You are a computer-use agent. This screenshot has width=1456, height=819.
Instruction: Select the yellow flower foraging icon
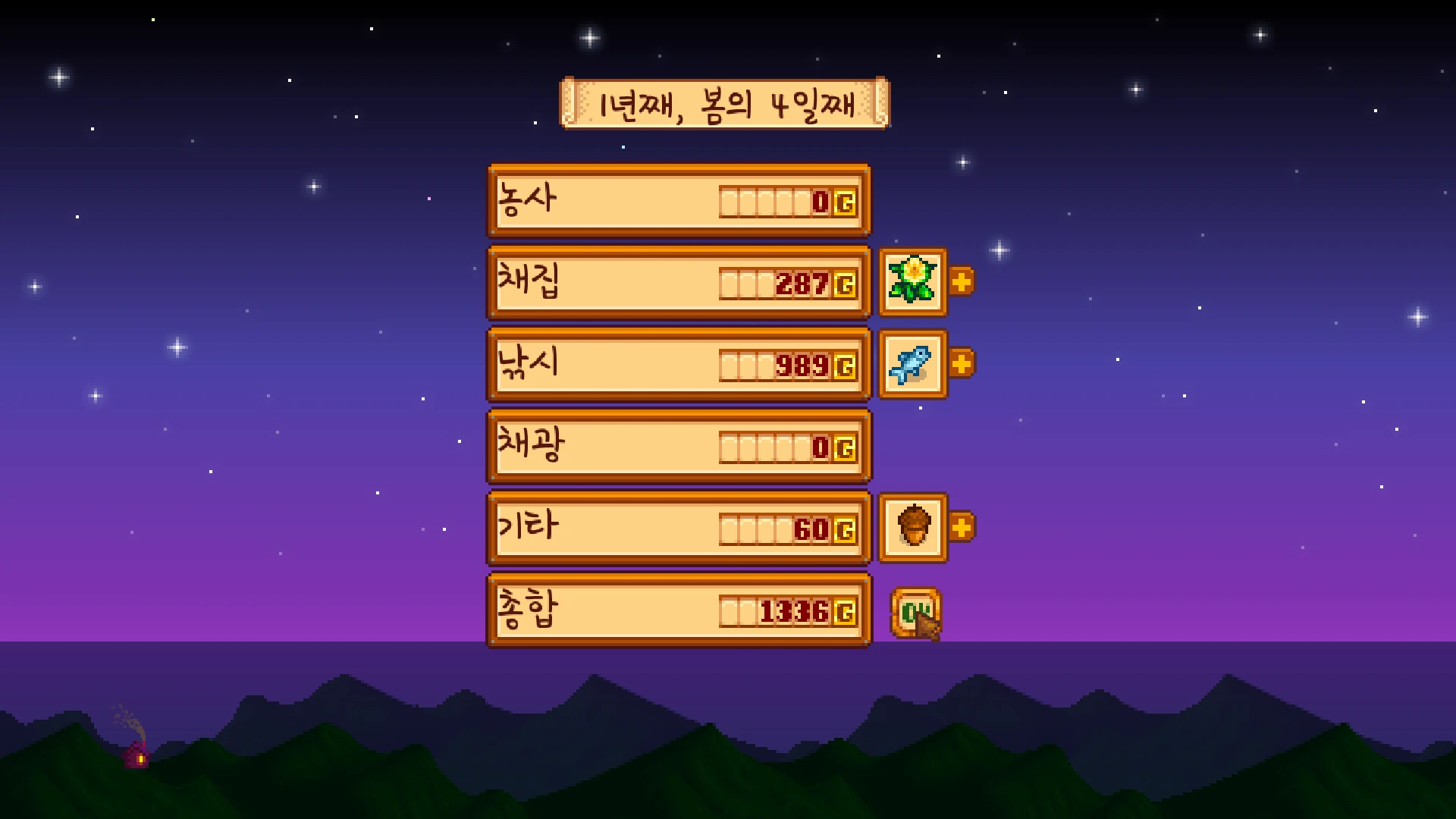coord(912,281)
